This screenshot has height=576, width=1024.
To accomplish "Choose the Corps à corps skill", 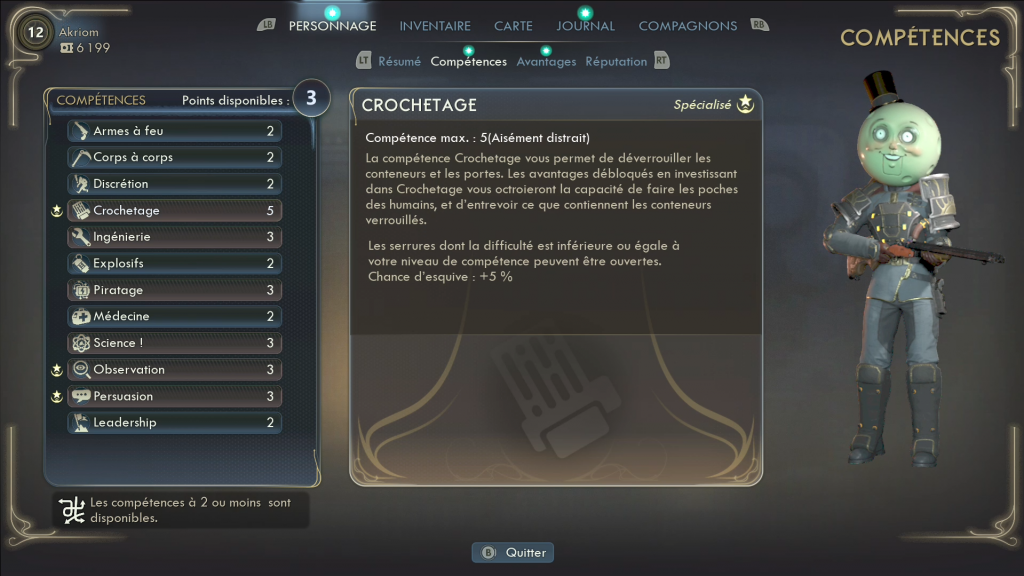I will [174, 158].
